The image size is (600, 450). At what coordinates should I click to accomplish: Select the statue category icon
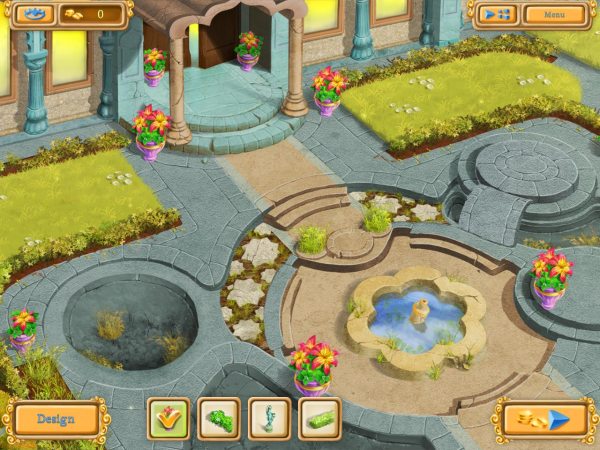coord(269,419)
